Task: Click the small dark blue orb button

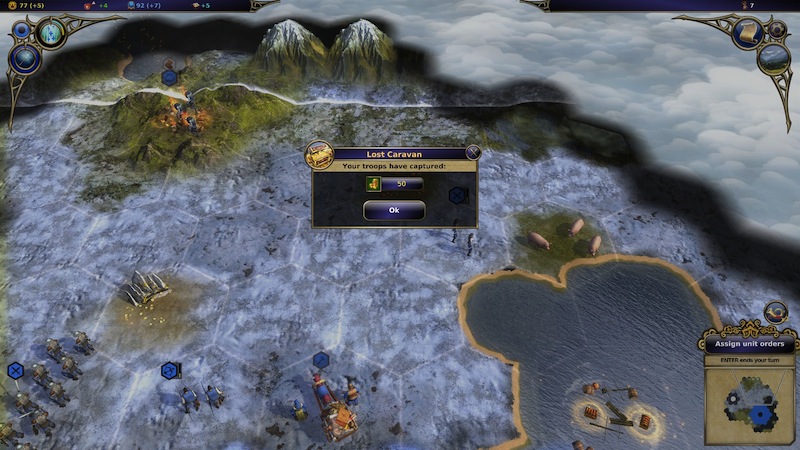Action: (22, 30)
